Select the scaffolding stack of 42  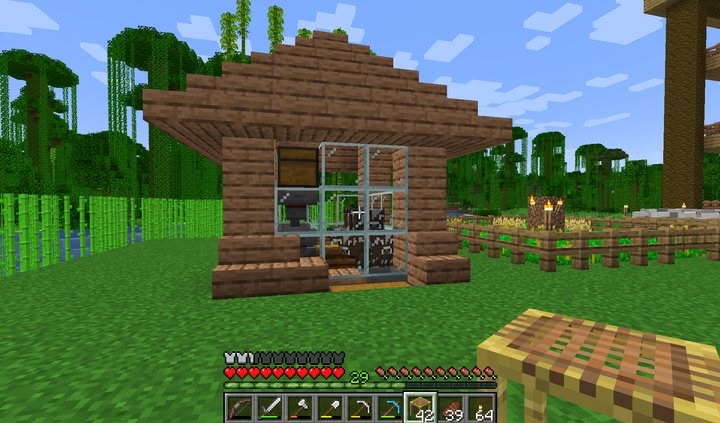pos(420,407)
